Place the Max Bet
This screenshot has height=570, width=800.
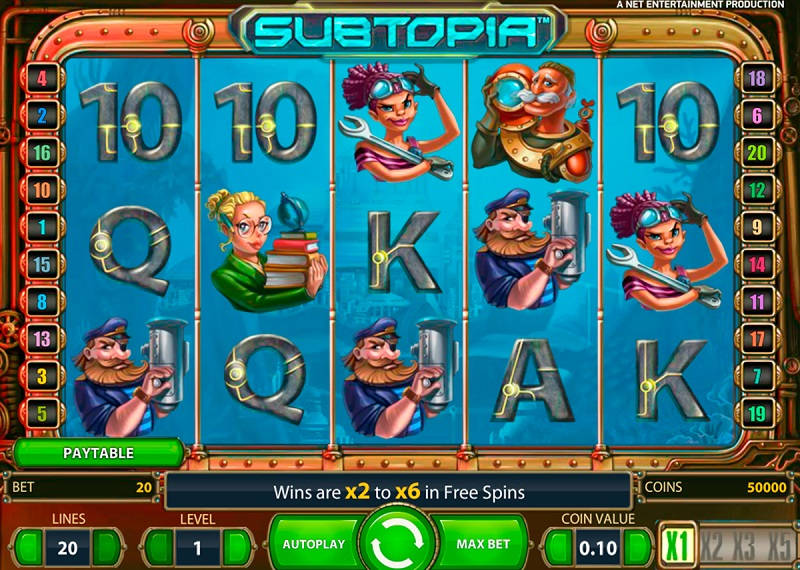(x=484, y=545)
